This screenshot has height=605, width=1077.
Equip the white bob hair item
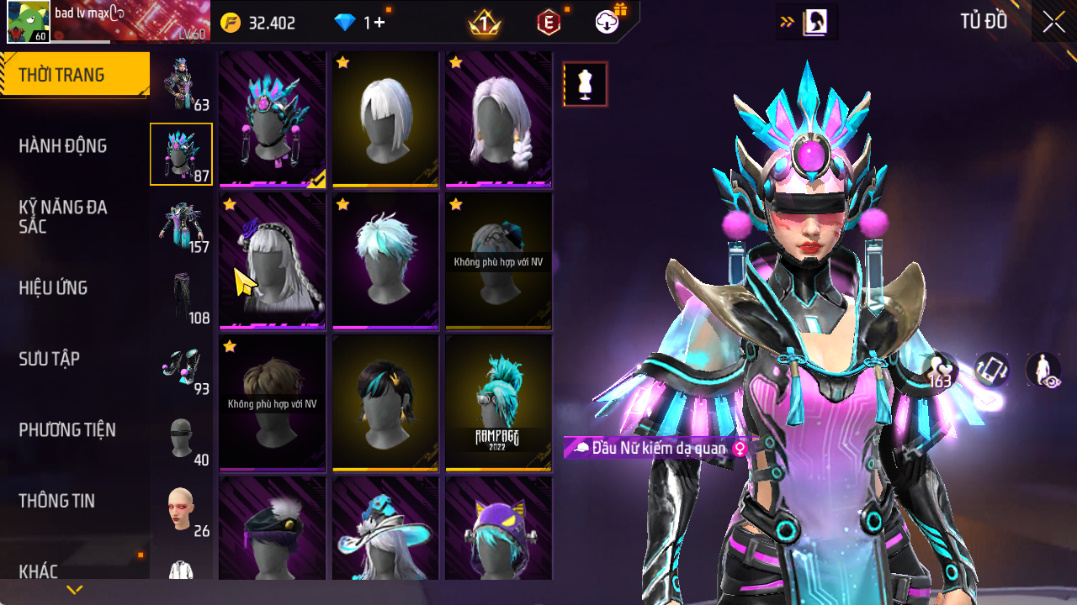(385, 118)
